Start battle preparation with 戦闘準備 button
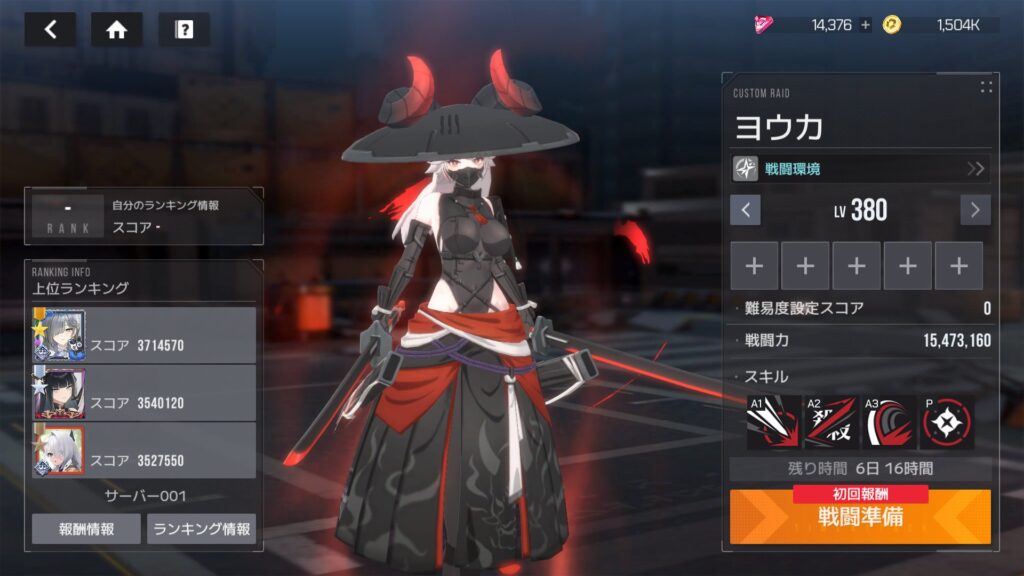Viewport: 1024px width, 576px height. coord(861,518)
